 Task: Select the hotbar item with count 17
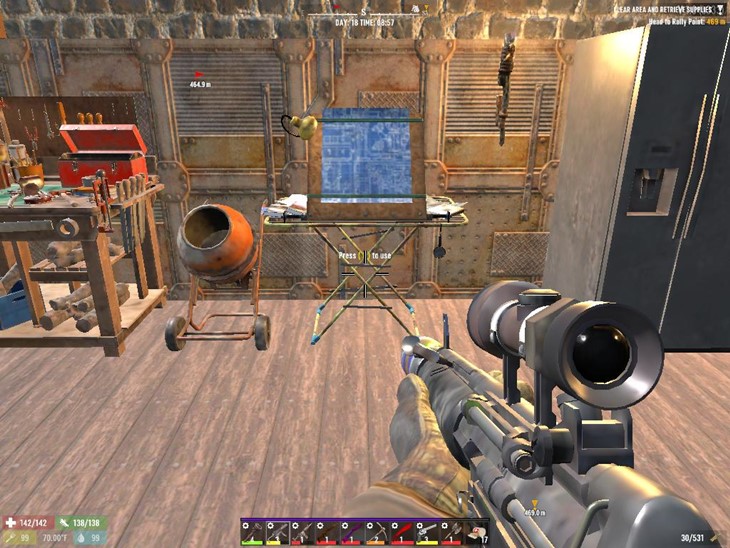point(476,533)
